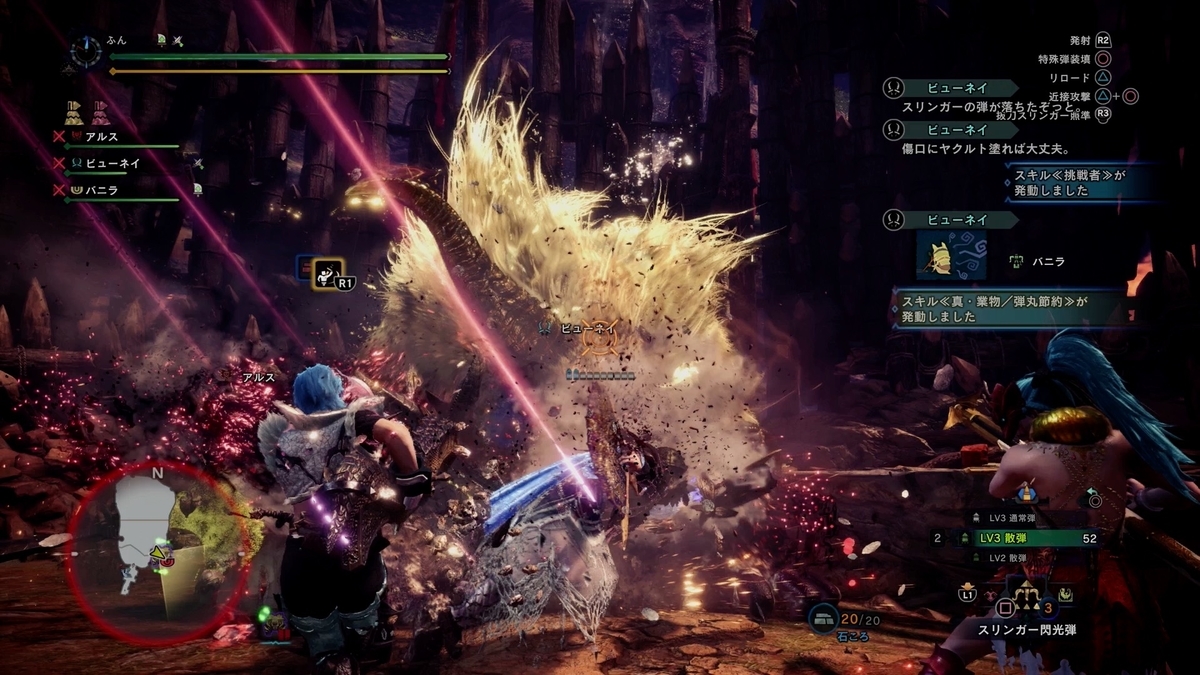Select the gold monster icon above party list
1200x675 pixels.
74,109
